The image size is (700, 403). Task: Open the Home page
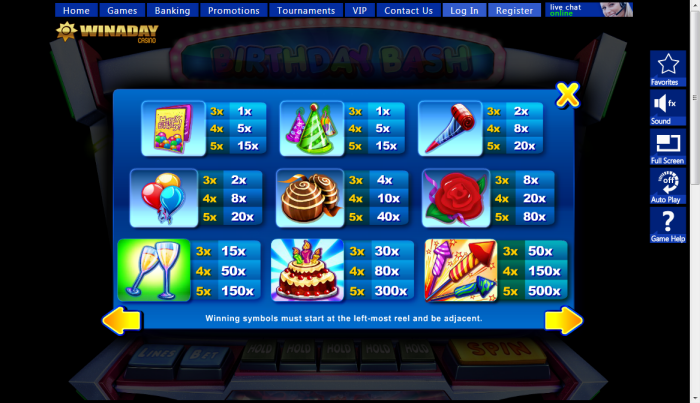pyautogui.click(x=76, y=11)
